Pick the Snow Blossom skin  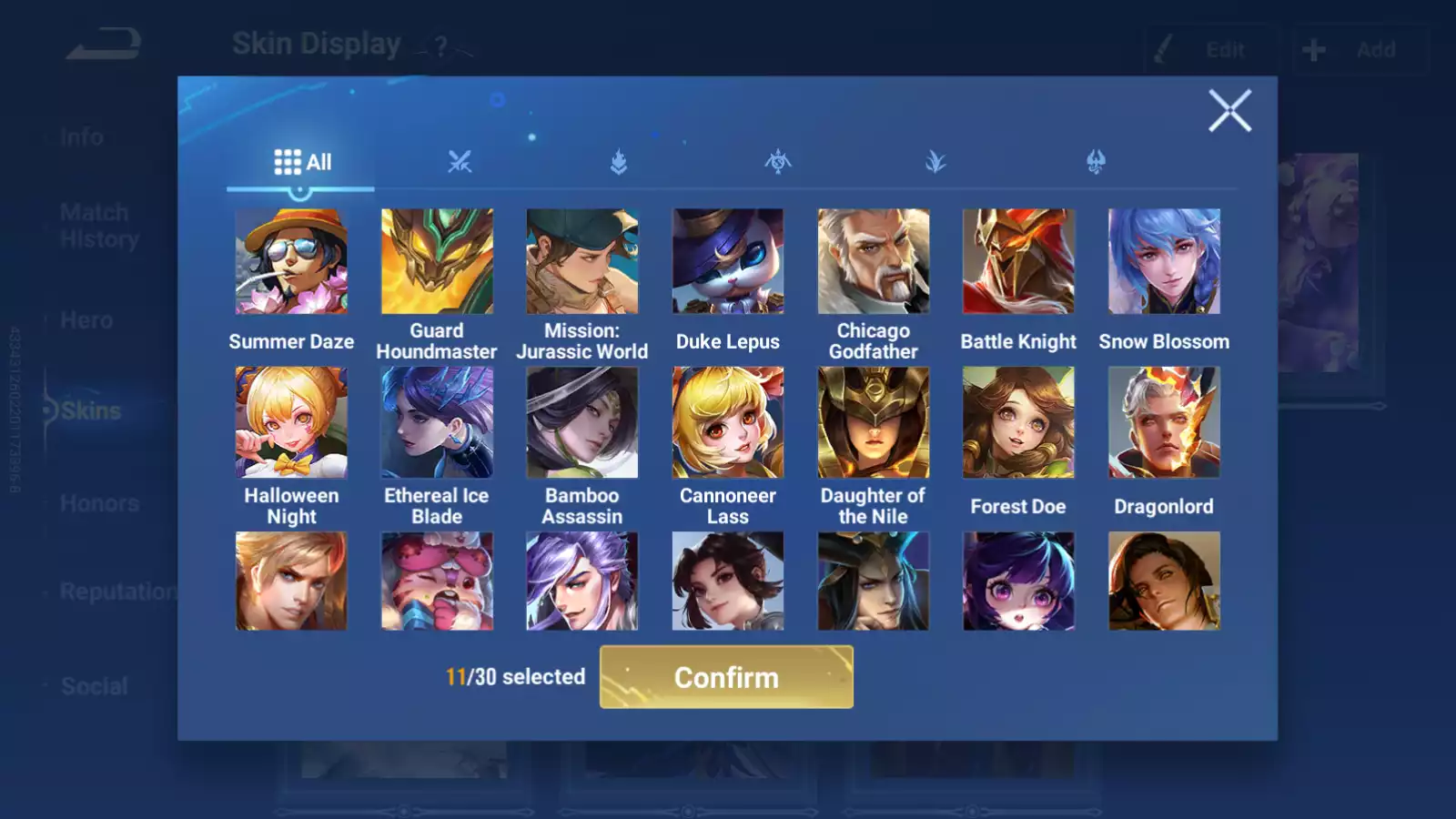pos(1164,262)
